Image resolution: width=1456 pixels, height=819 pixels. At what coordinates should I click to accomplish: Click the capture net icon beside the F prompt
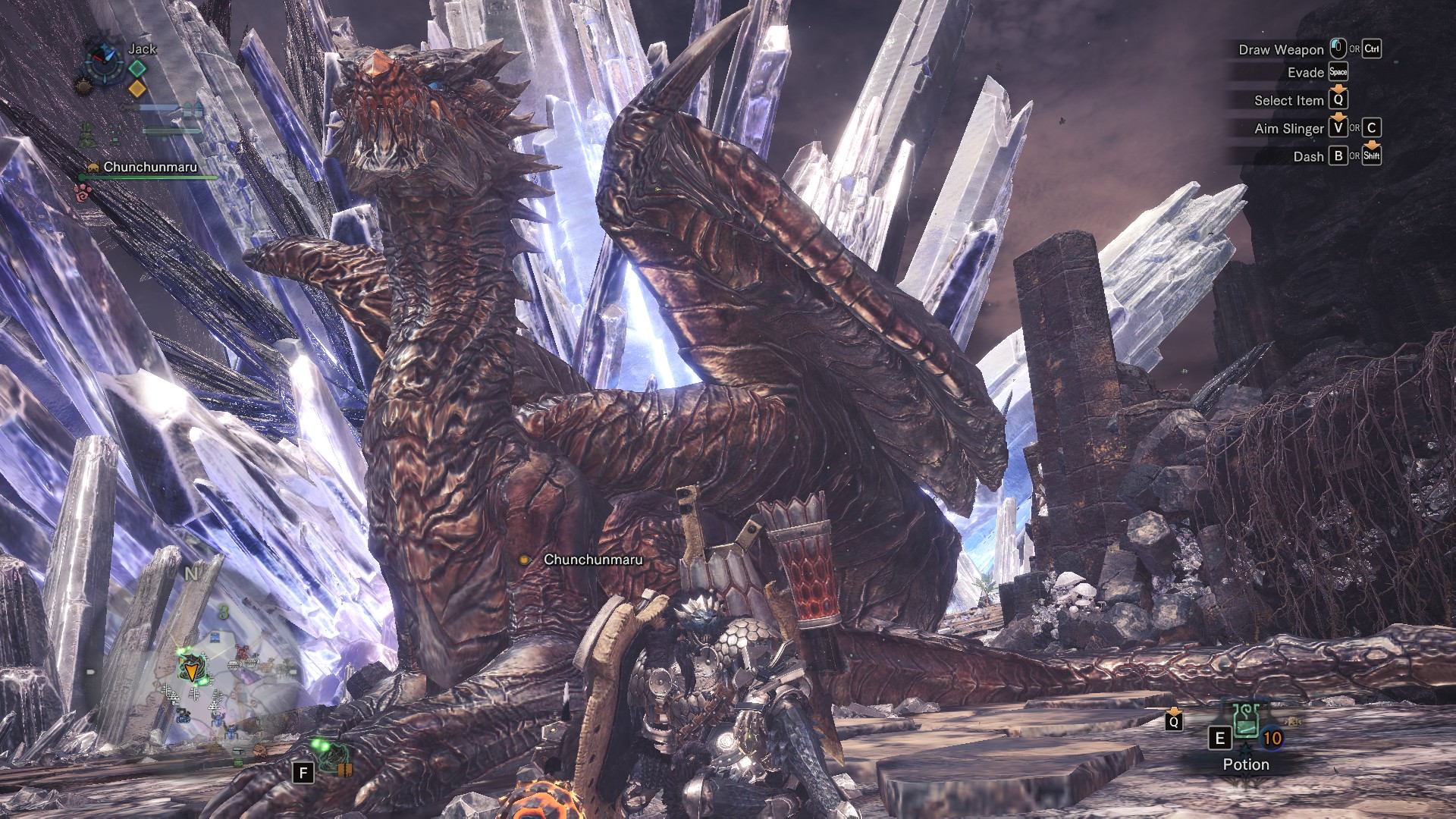pyautogui.click(x=335, y=755)
